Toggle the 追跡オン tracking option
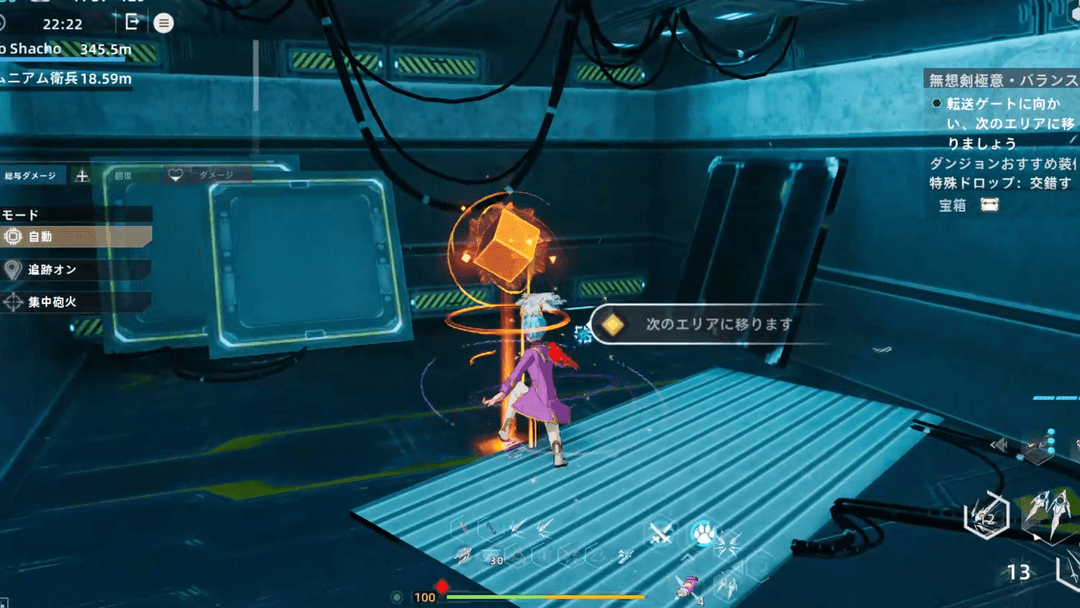 pyautogui.click(x=76, y=270)
